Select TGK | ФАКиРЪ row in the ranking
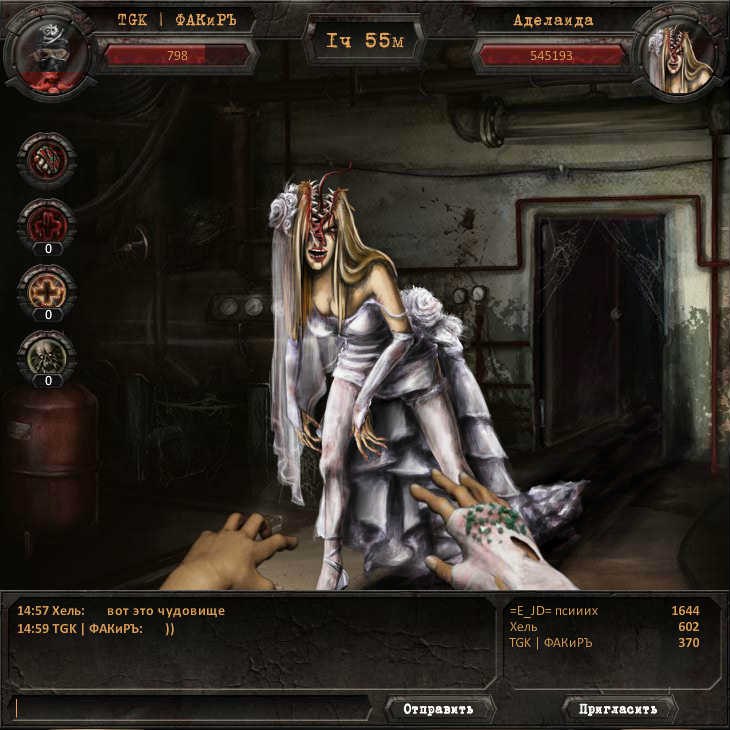Image resolution: width=730 pixels, height=730 pixels. (604, 643)
